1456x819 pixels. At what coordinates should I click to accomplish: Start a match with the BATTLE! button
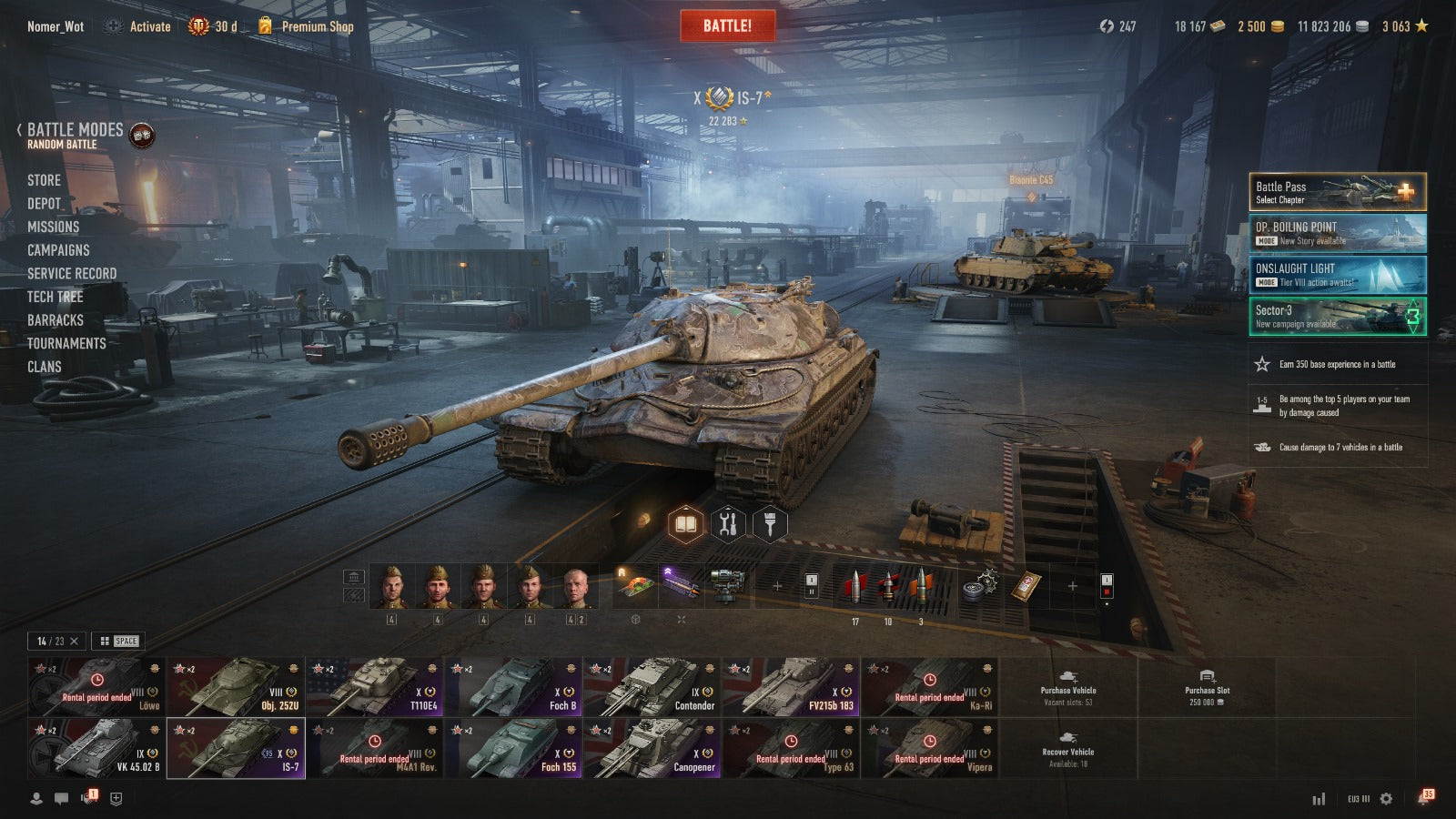(x=727, y=25)
